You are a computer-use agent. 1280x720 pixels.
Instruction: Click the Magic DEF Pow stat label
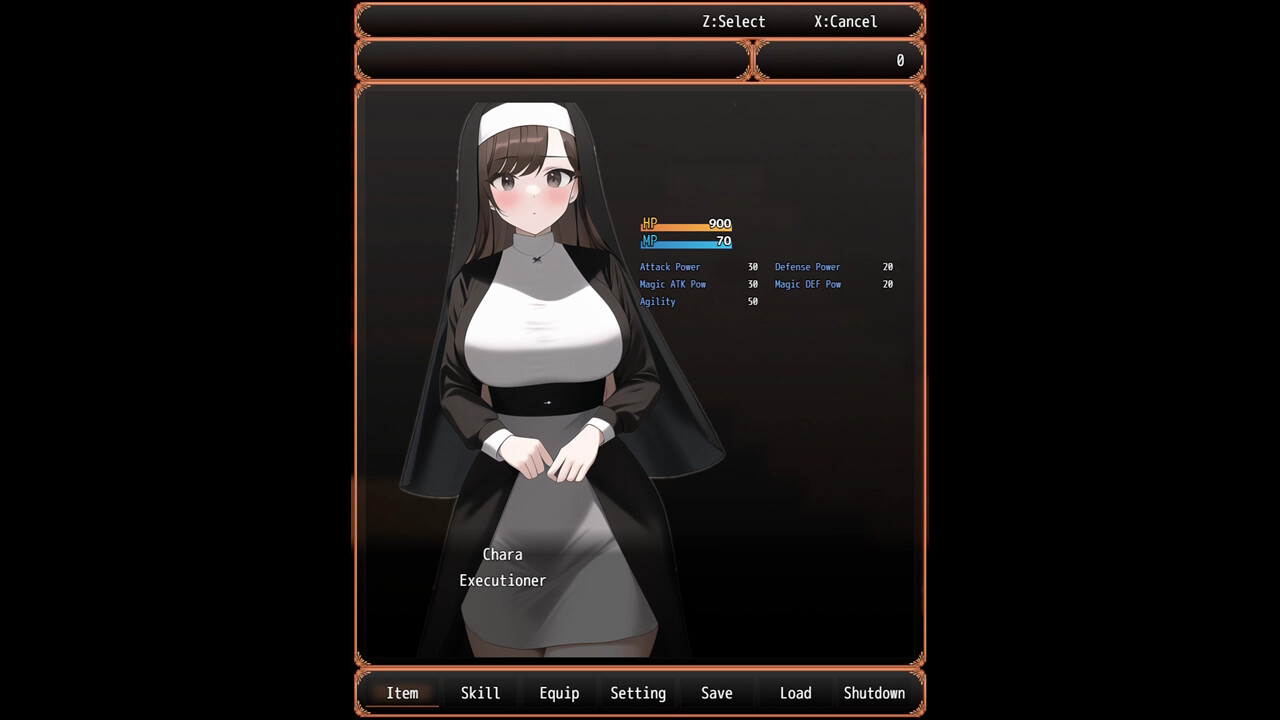pyautogui.click(x=808, y=284)
